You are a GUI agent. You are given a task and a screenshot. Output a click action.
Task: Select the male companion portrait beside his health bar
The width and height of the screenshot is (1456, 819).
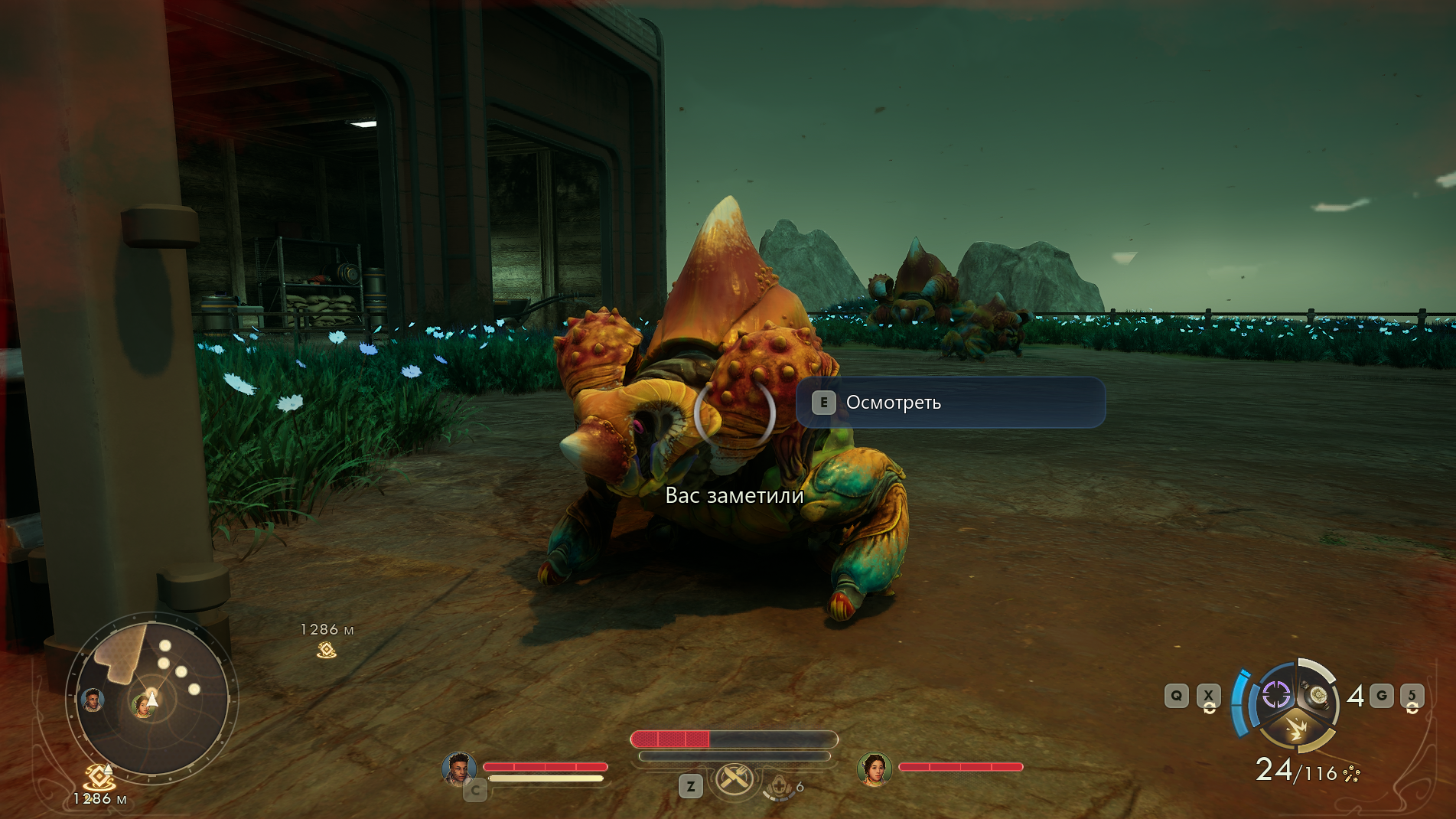[458, 768]
